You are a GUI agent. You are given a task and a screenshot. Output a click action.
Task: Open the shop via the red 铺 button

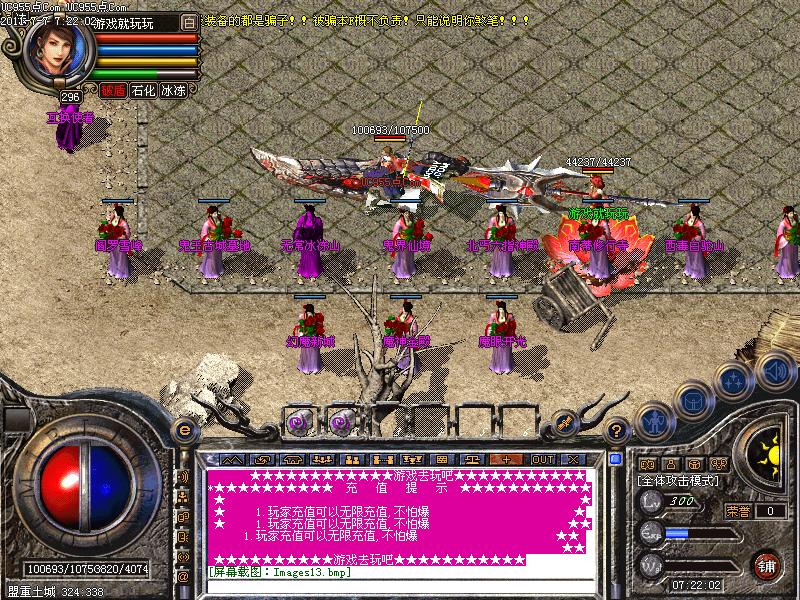coord(767,566)
